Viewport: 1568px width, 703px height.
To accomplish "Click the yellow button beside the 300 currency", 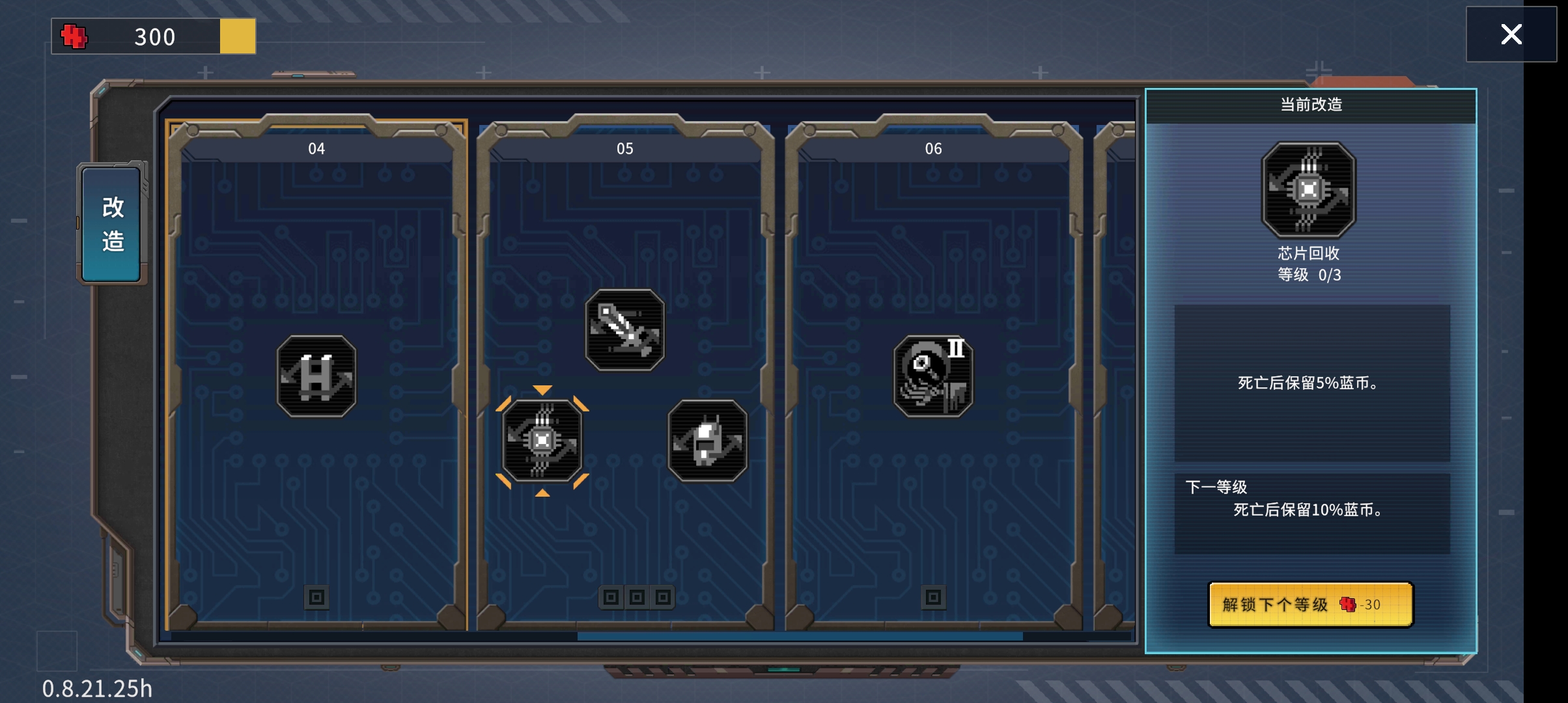I will pos(238,36).
